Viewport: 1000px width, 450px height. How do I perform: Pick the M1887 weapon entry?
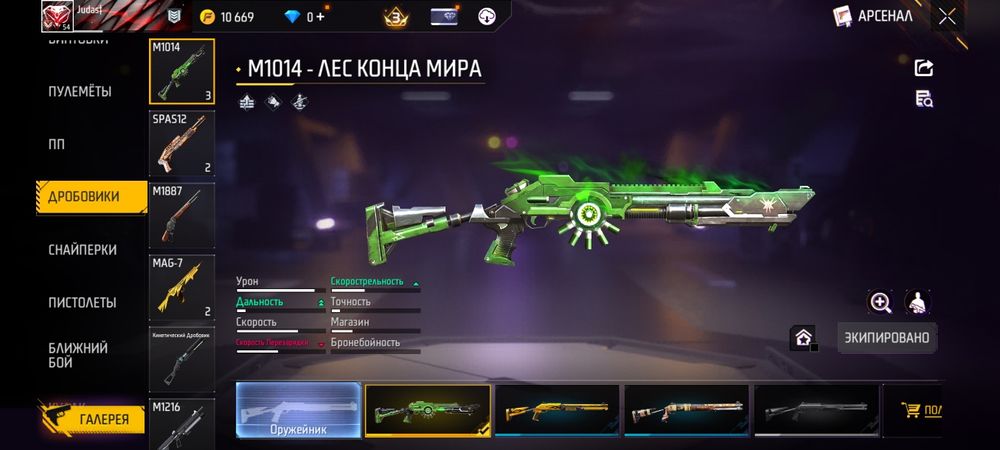(182, 215)
